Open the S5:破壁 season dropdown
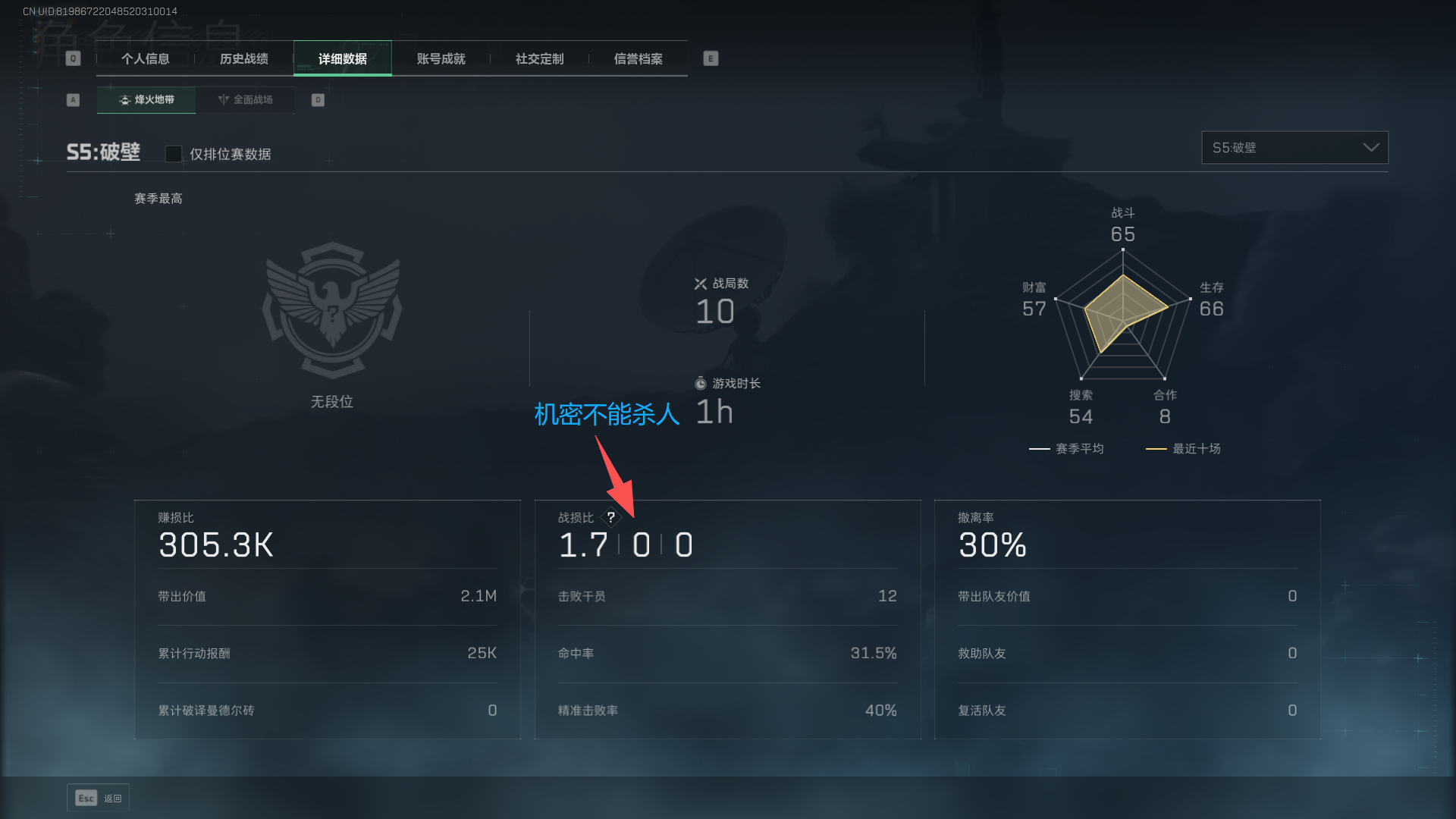This screenshot has width=1456, height=819. [x=1294, y=147]
